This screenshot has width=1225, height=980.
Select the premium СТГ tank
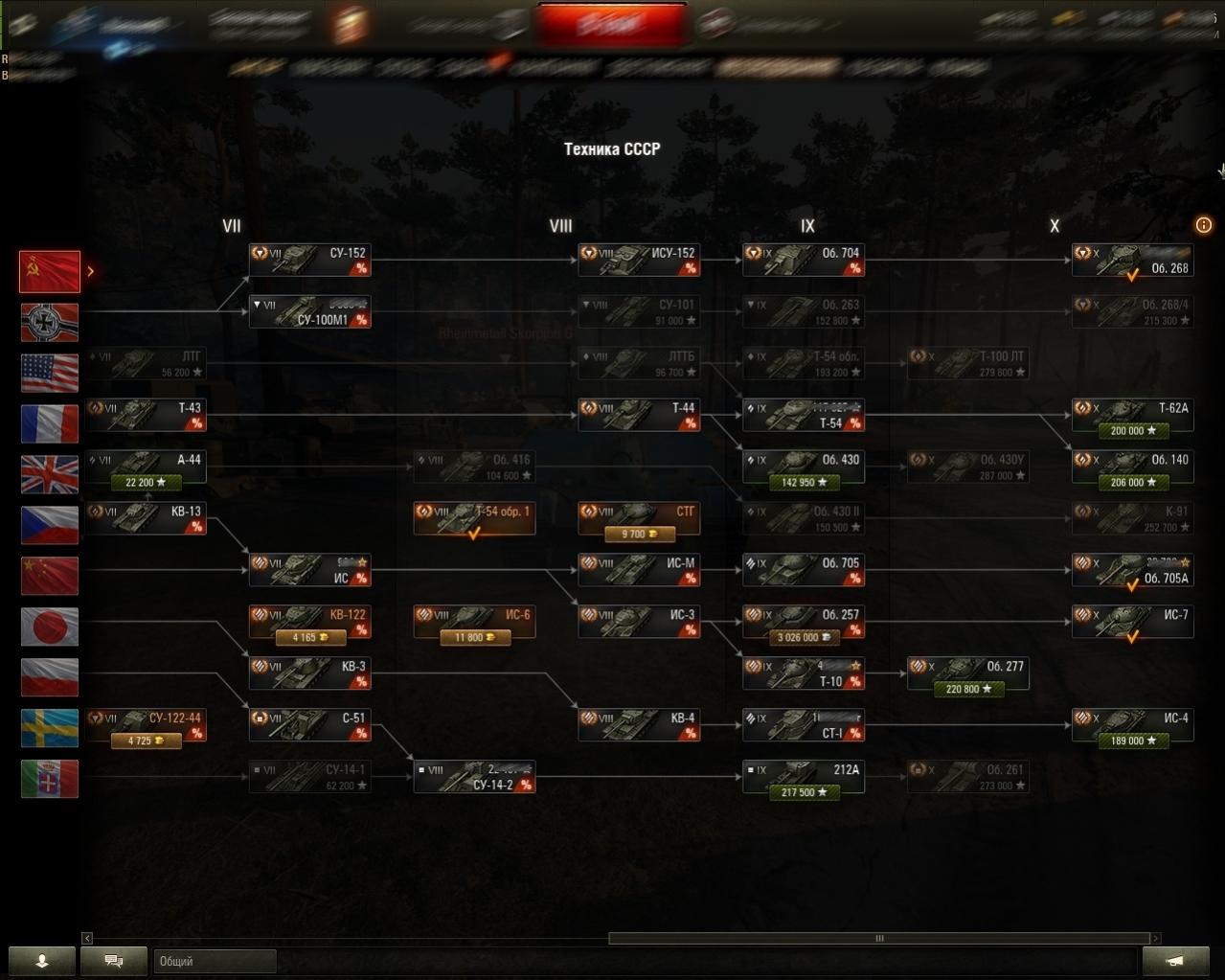click(638, 518)
